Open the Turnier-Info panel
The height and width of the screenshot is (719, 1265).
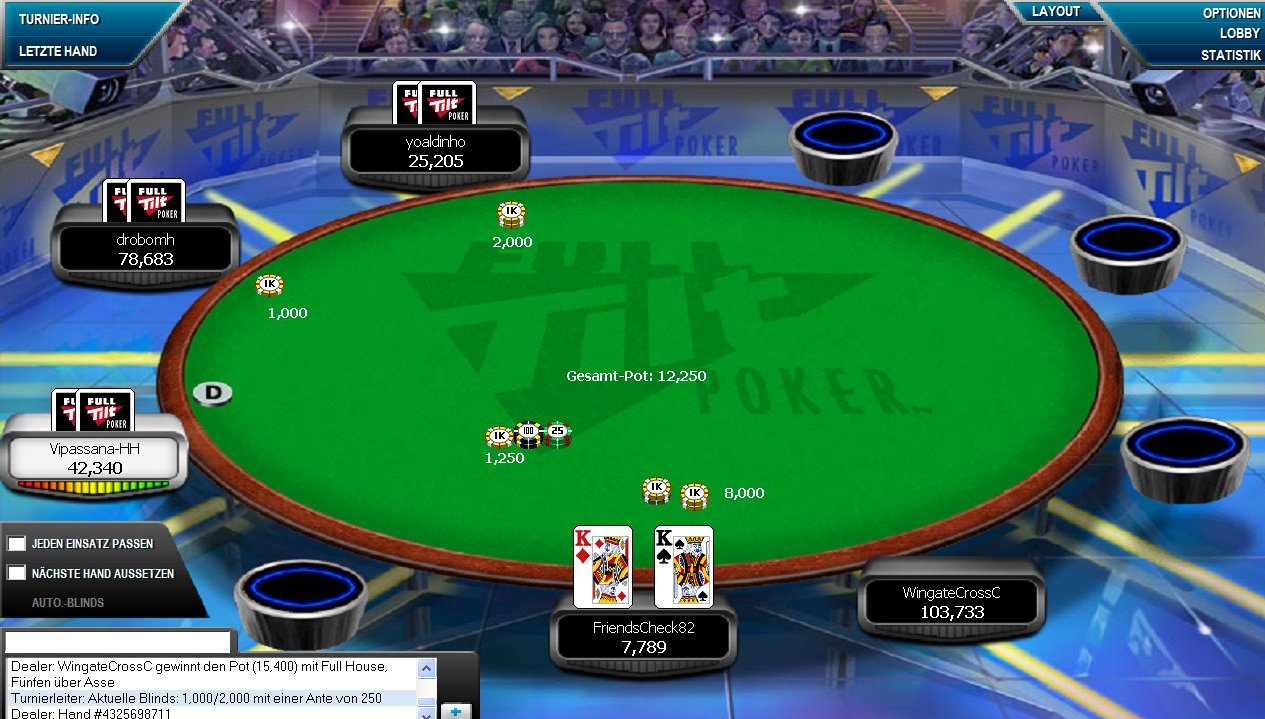tap(57, 19)
